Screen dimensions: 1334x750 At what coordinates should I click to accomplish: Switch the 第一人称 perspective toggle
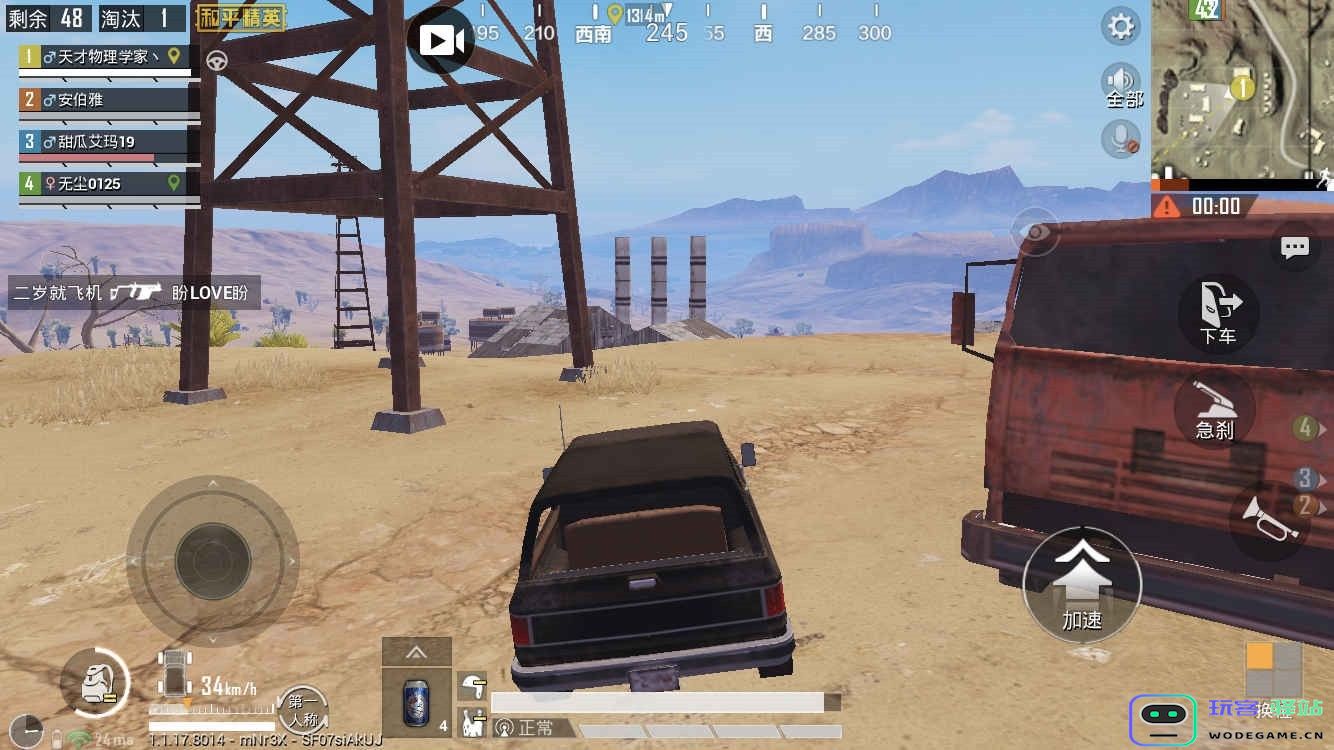click(303, 709)
